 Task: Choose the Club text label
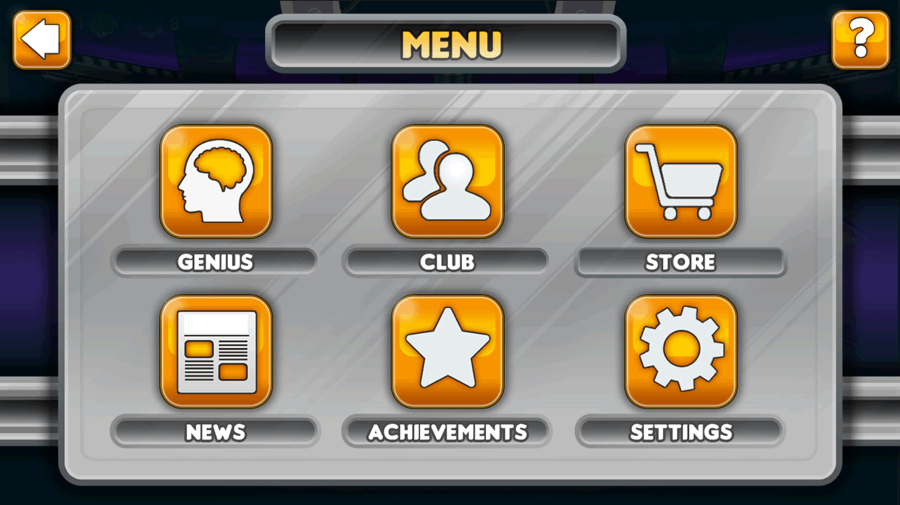447,262
